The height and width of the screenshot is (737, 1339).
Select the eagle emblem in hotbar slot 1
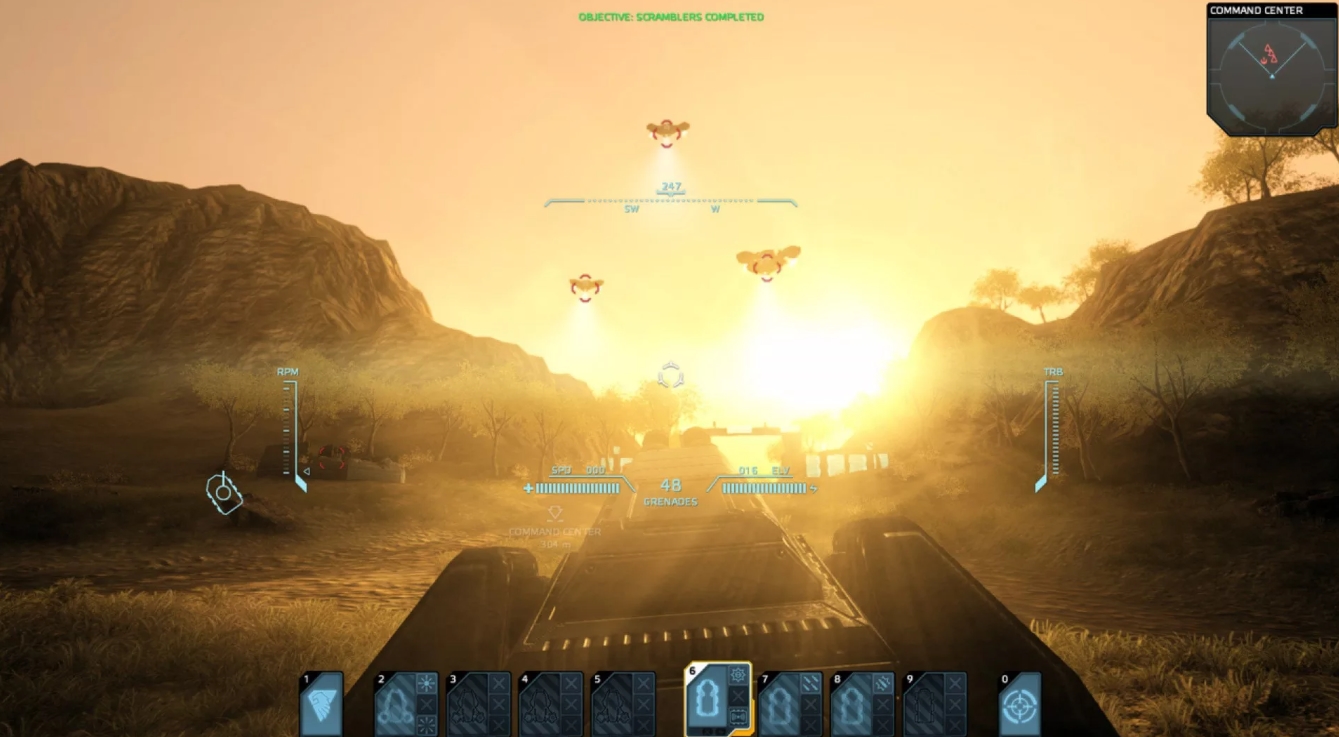click(x=321, y=705)
